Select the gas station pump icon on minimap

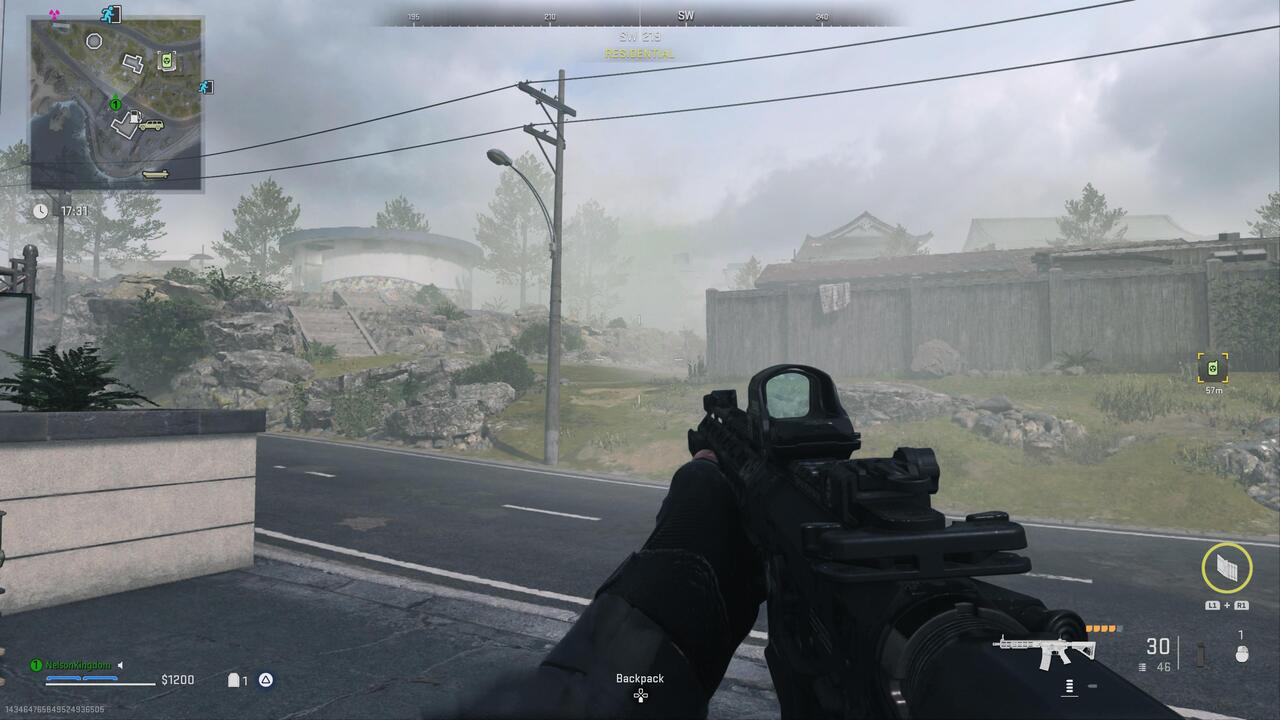[x=135, y=117]
